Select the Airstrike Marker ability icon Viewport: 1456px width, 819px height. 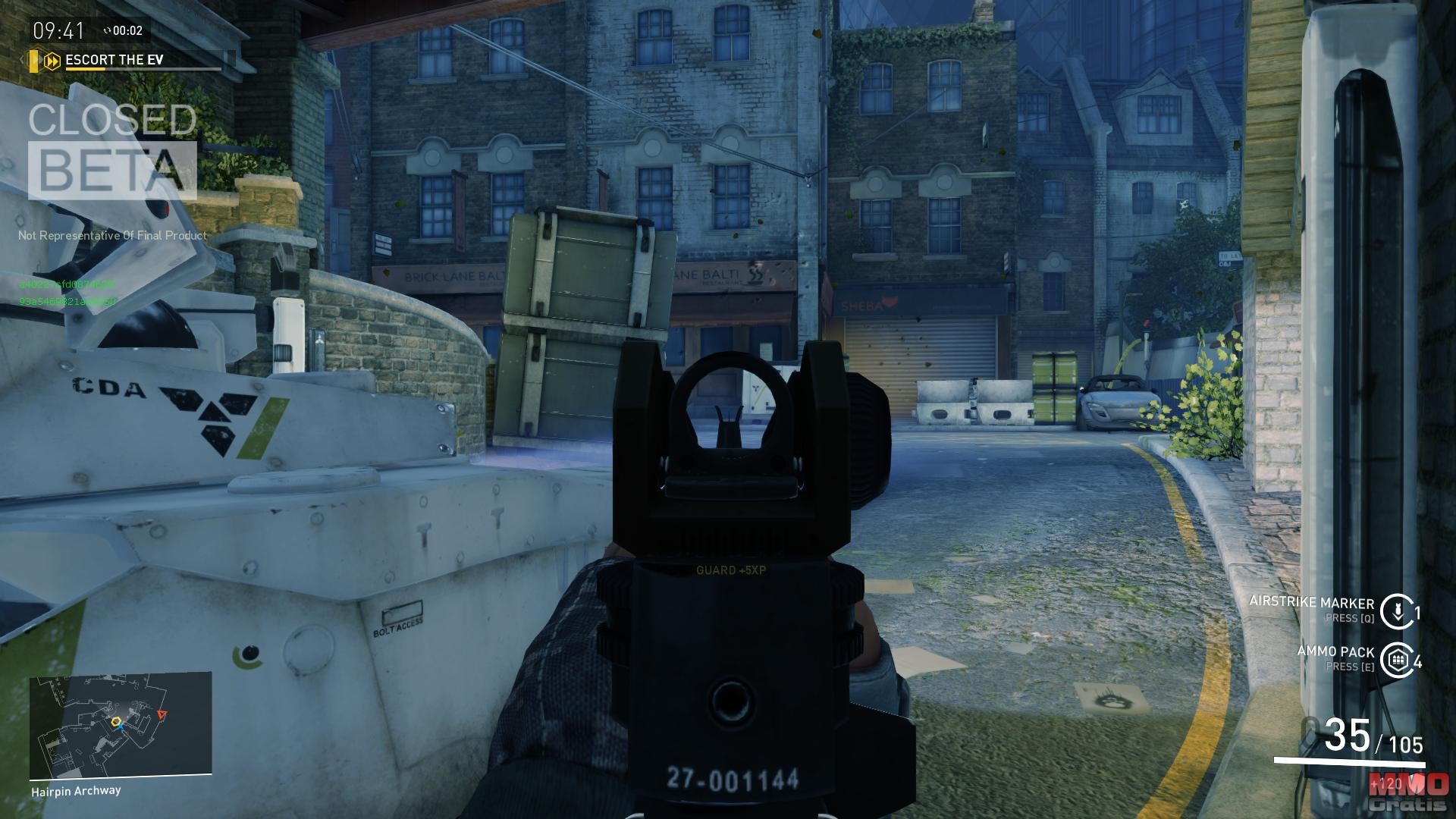coord(1396,611)
